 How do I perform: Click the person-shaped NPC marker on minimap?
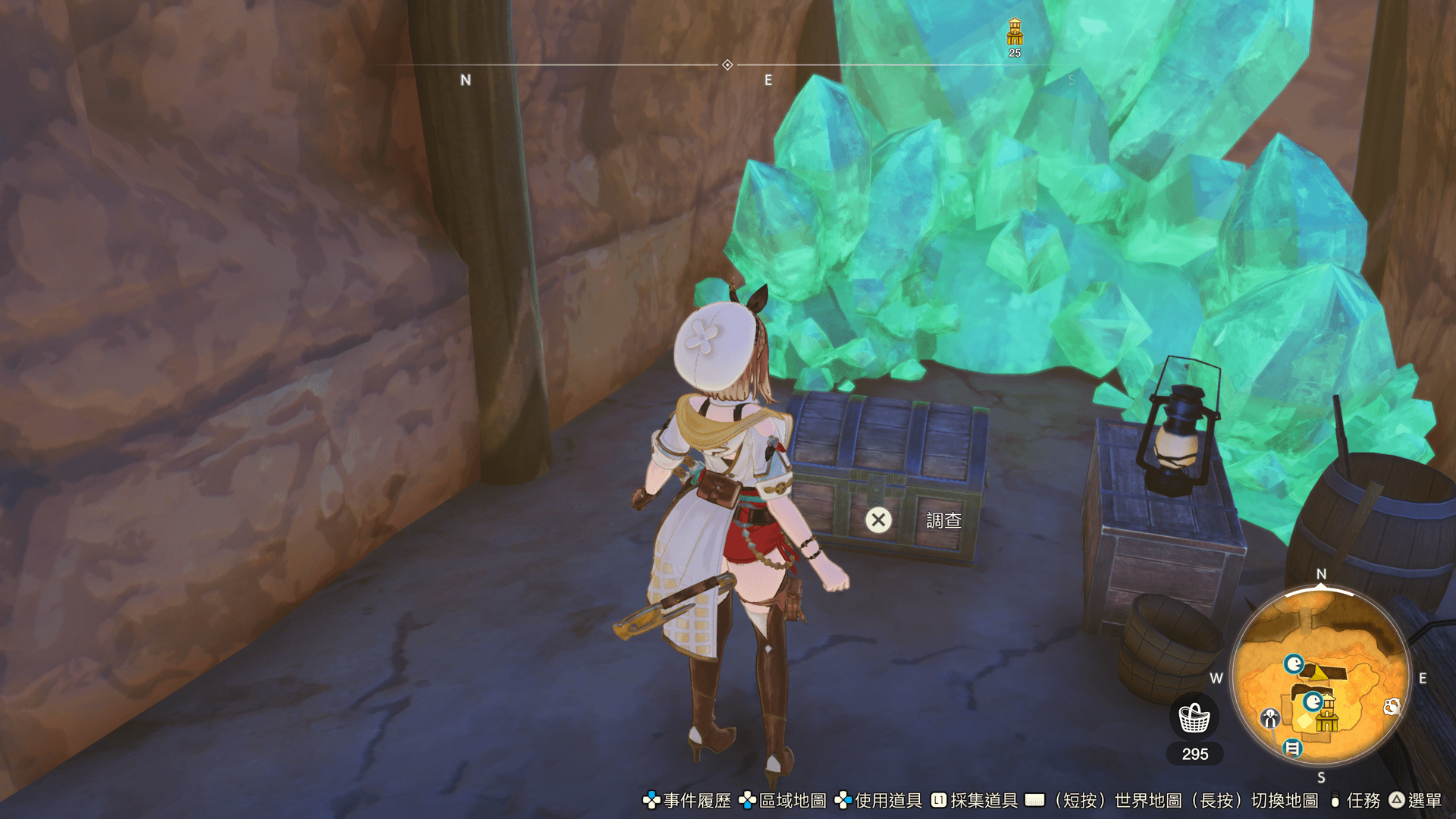click(1269, 717)
